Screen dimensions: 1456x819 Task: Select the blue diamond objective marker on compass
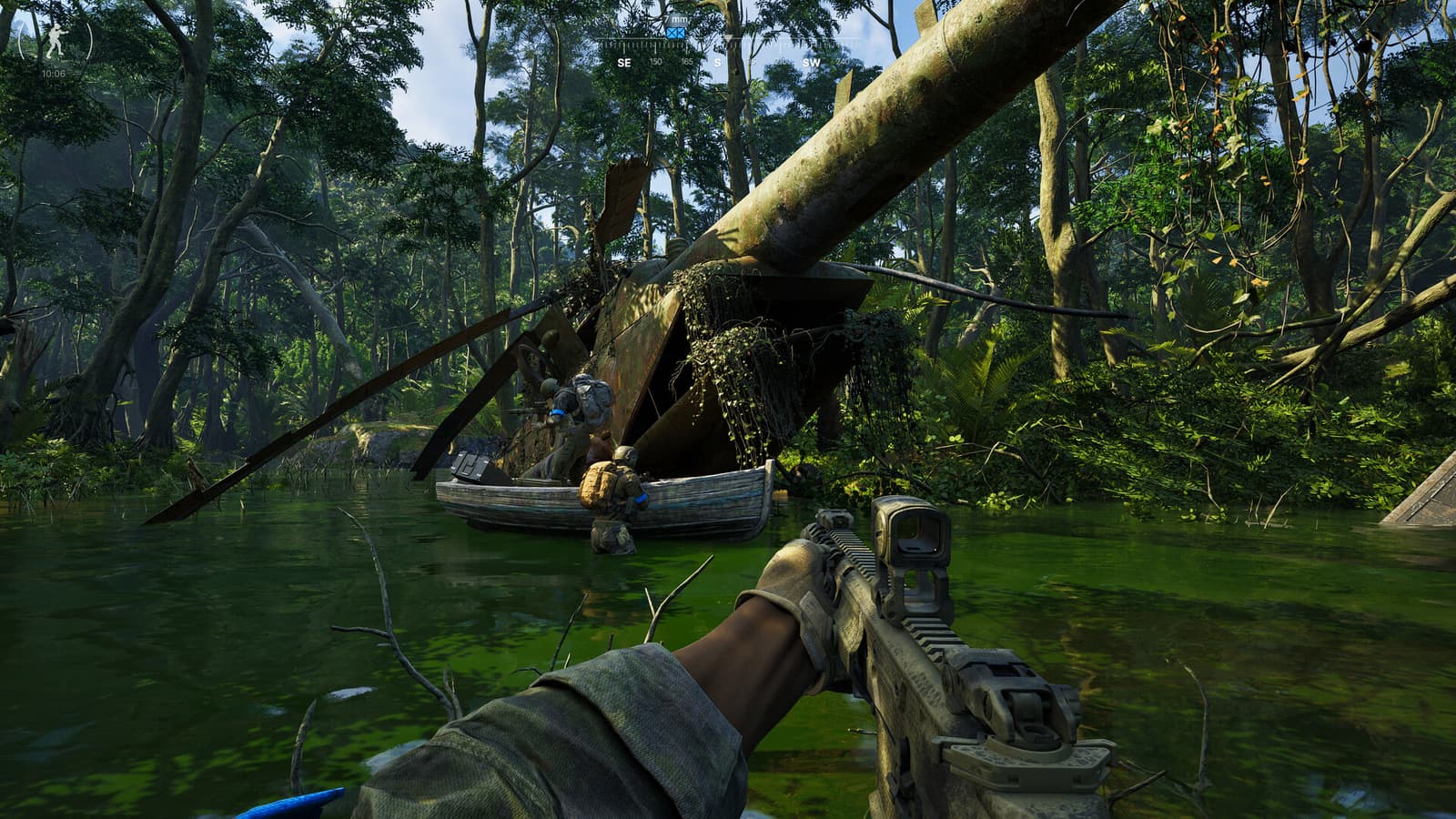coord(671,33)
